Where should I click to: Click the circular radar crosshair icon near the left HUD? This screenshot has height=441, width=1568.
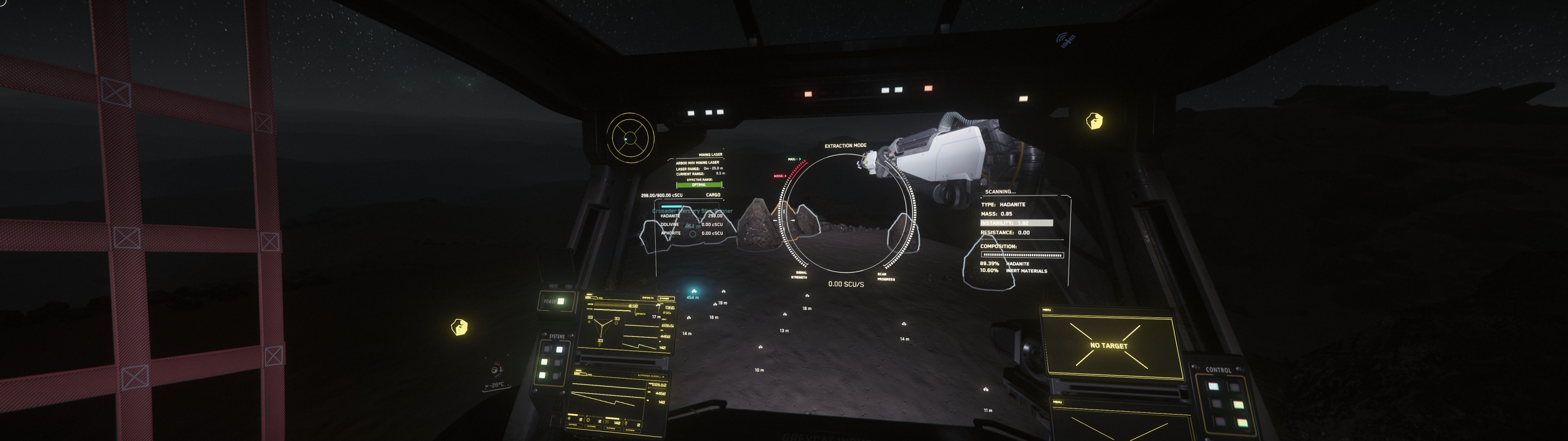630,138
